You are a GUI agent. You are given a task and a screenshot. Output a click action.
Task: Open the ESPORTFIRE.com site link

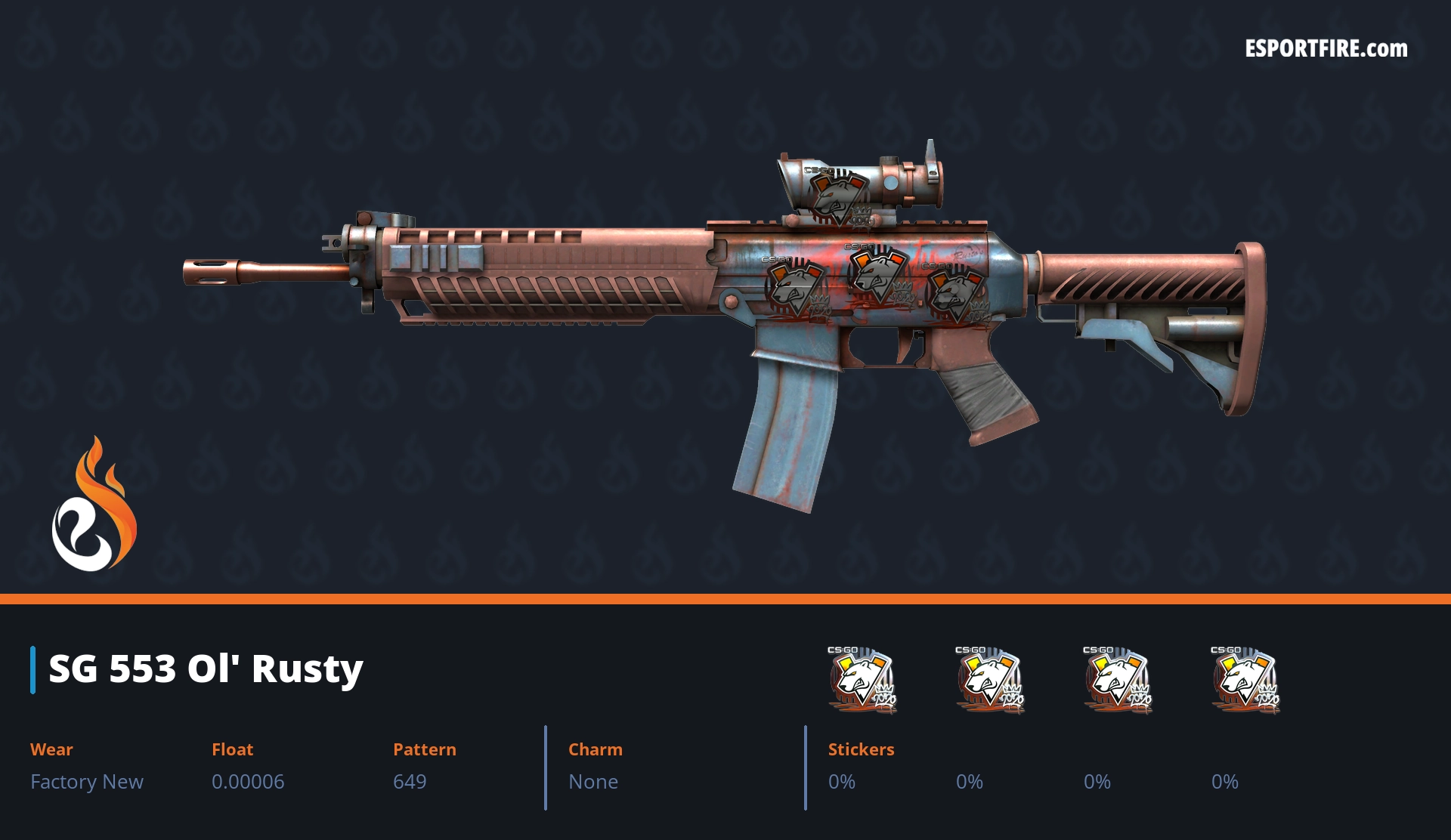[x=1326, y=49]
